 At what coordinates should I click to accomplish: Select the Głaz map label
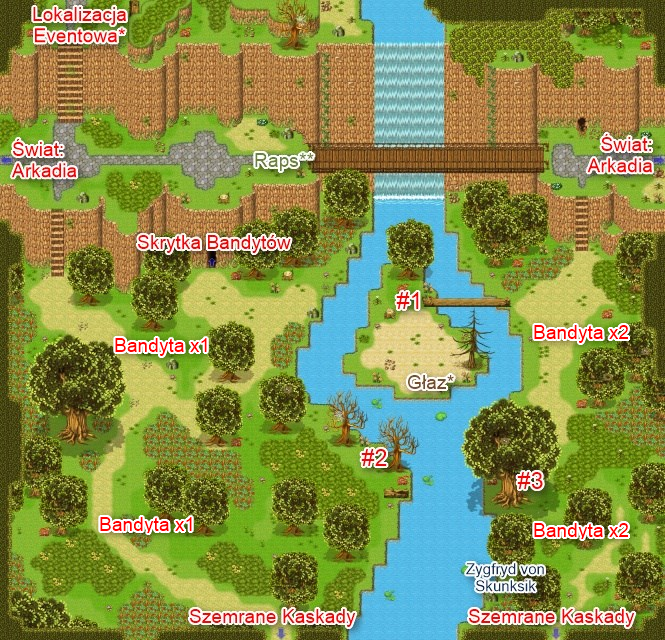click(431, 382)
